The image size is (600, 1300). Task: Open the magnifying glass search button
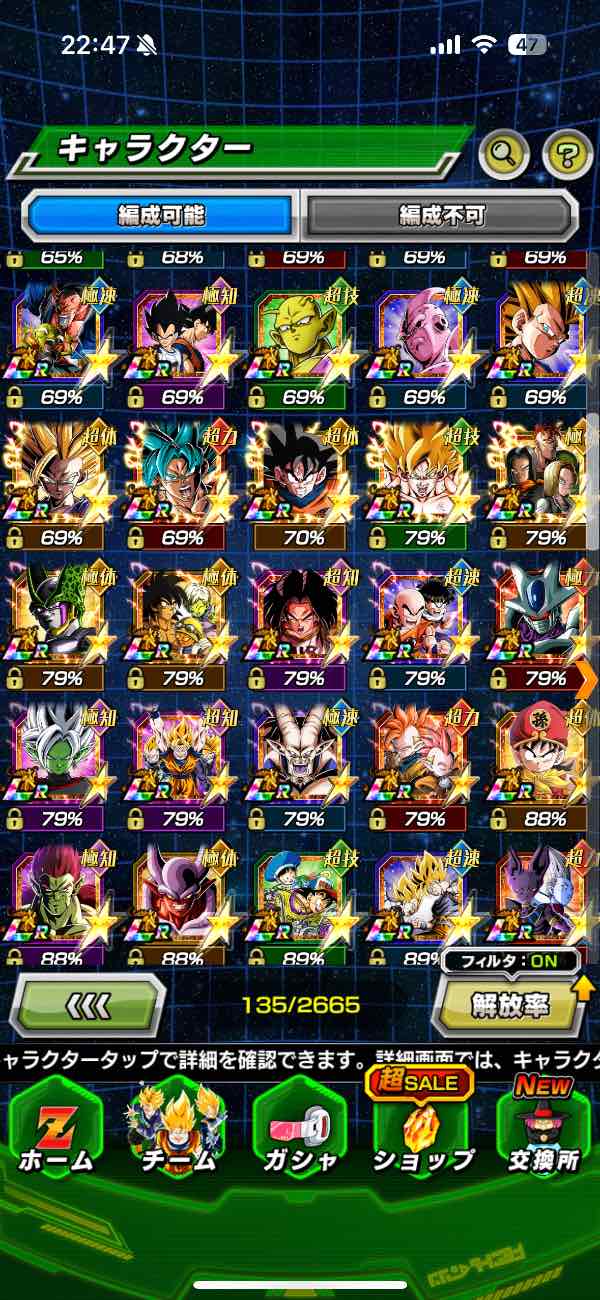(x=504, y=153)
